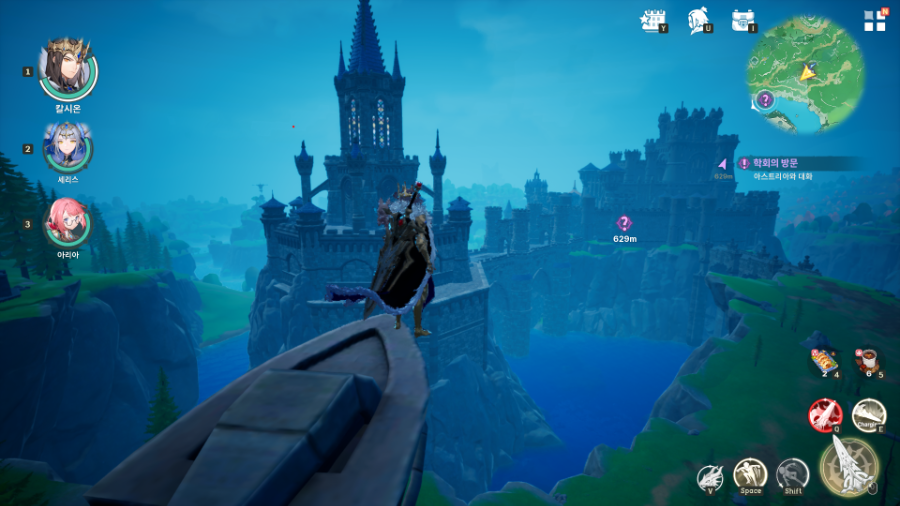Activate the dragon head mount icon
The height and width of the screenshot is (506, 900).
click(709, 476)
